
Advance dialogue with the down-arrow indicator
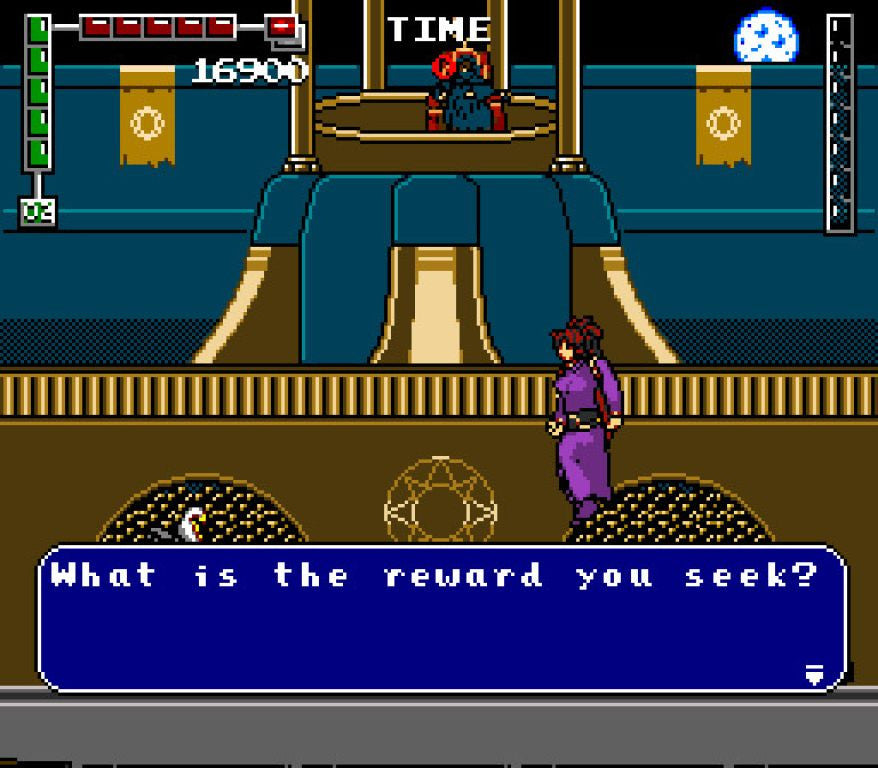tap(814, 675)
